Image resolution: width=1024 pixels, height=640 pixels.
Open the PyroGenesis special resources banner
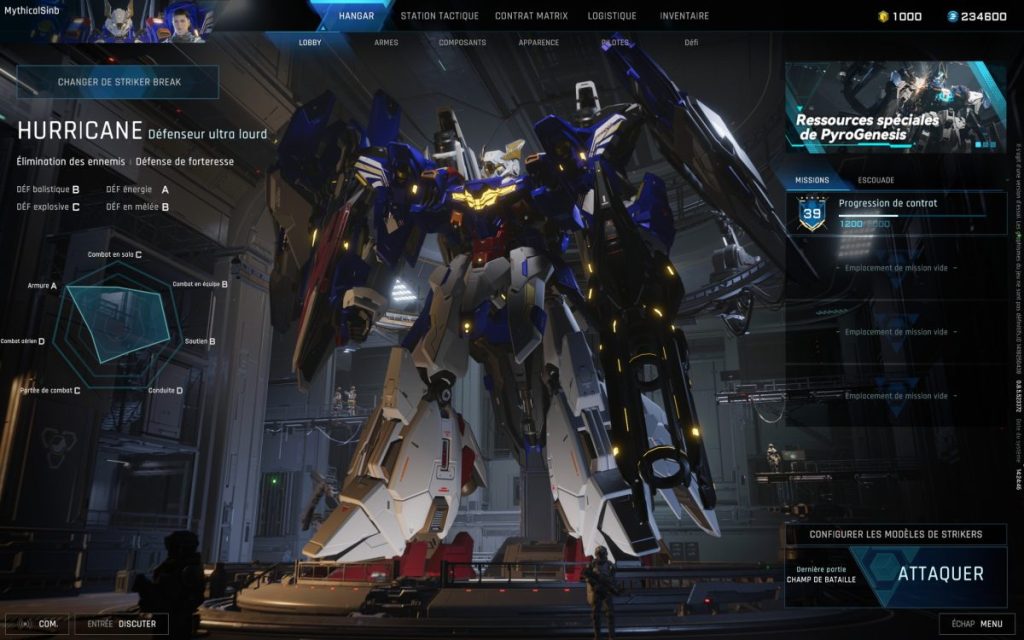tap(895, 107)
